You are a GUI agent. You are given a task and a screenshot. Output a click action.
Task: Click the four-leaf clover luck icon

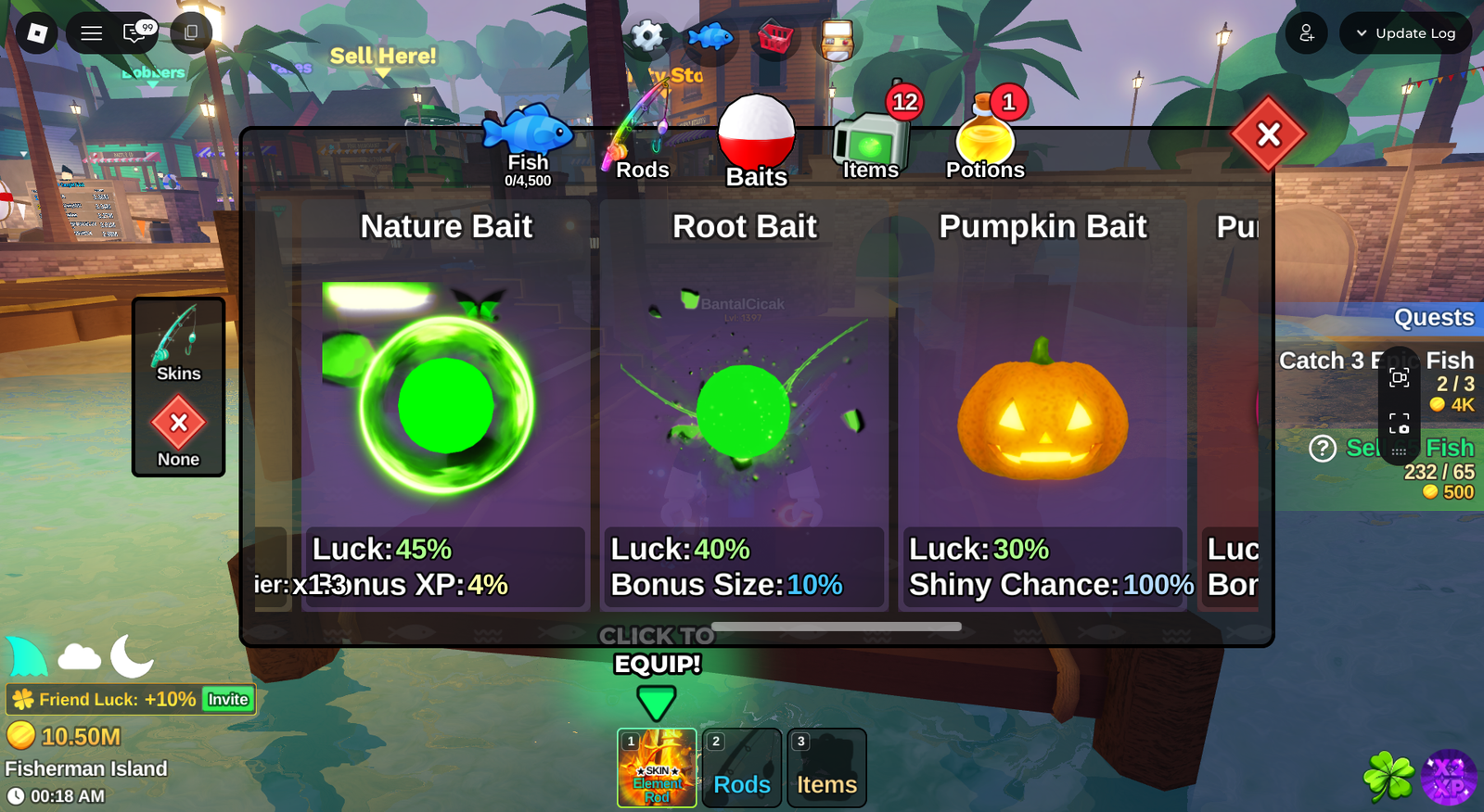(1388, 777)
